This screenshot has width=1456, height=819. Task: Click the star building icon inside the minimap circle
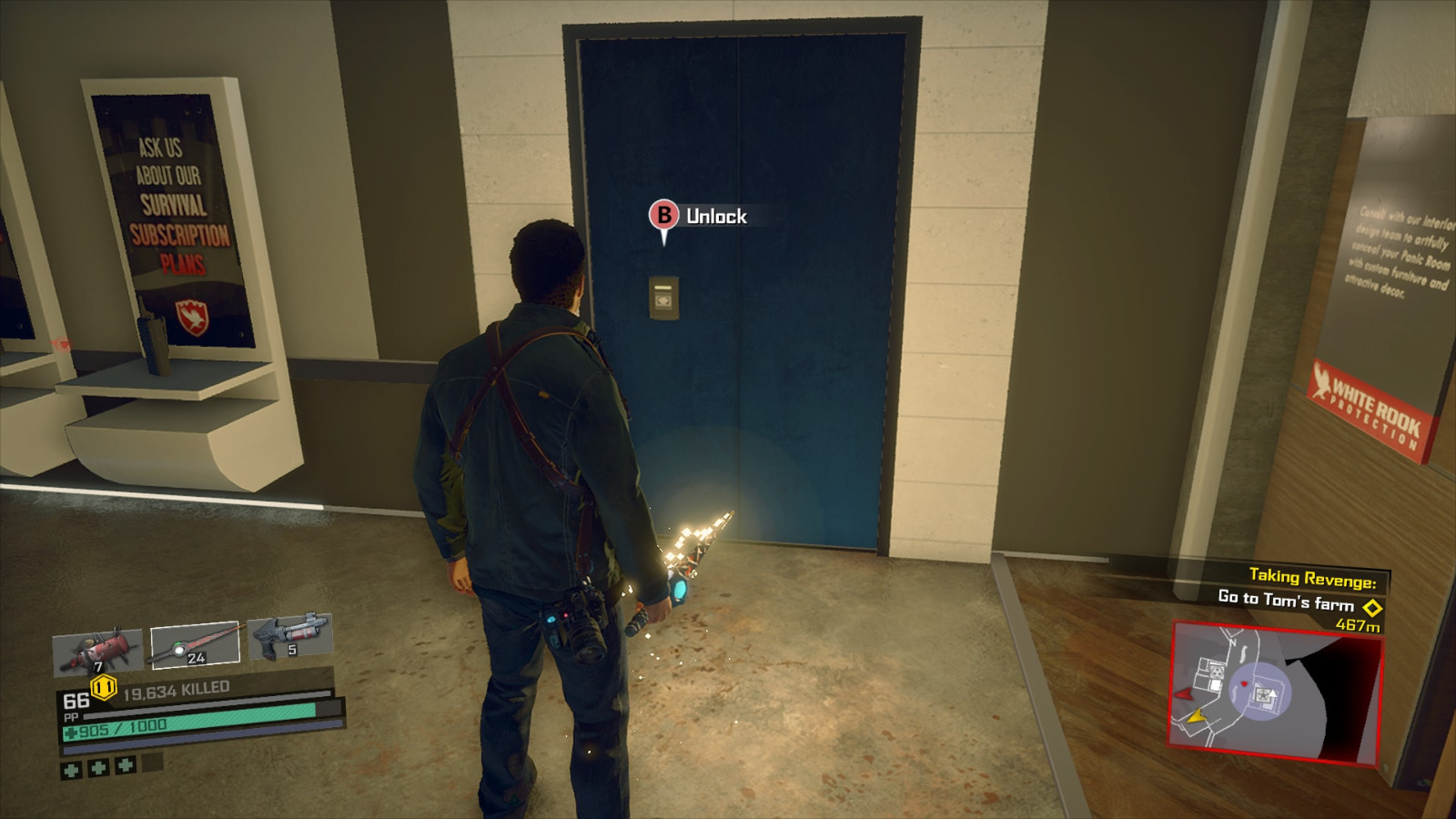click(1264, 695)
